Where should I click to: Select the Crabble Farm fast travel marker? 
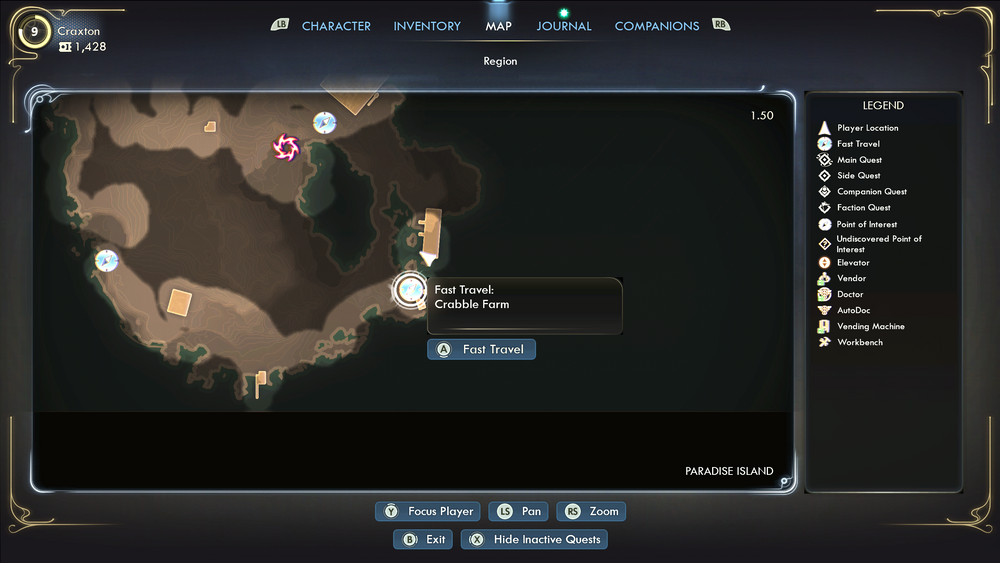[409, 290]
